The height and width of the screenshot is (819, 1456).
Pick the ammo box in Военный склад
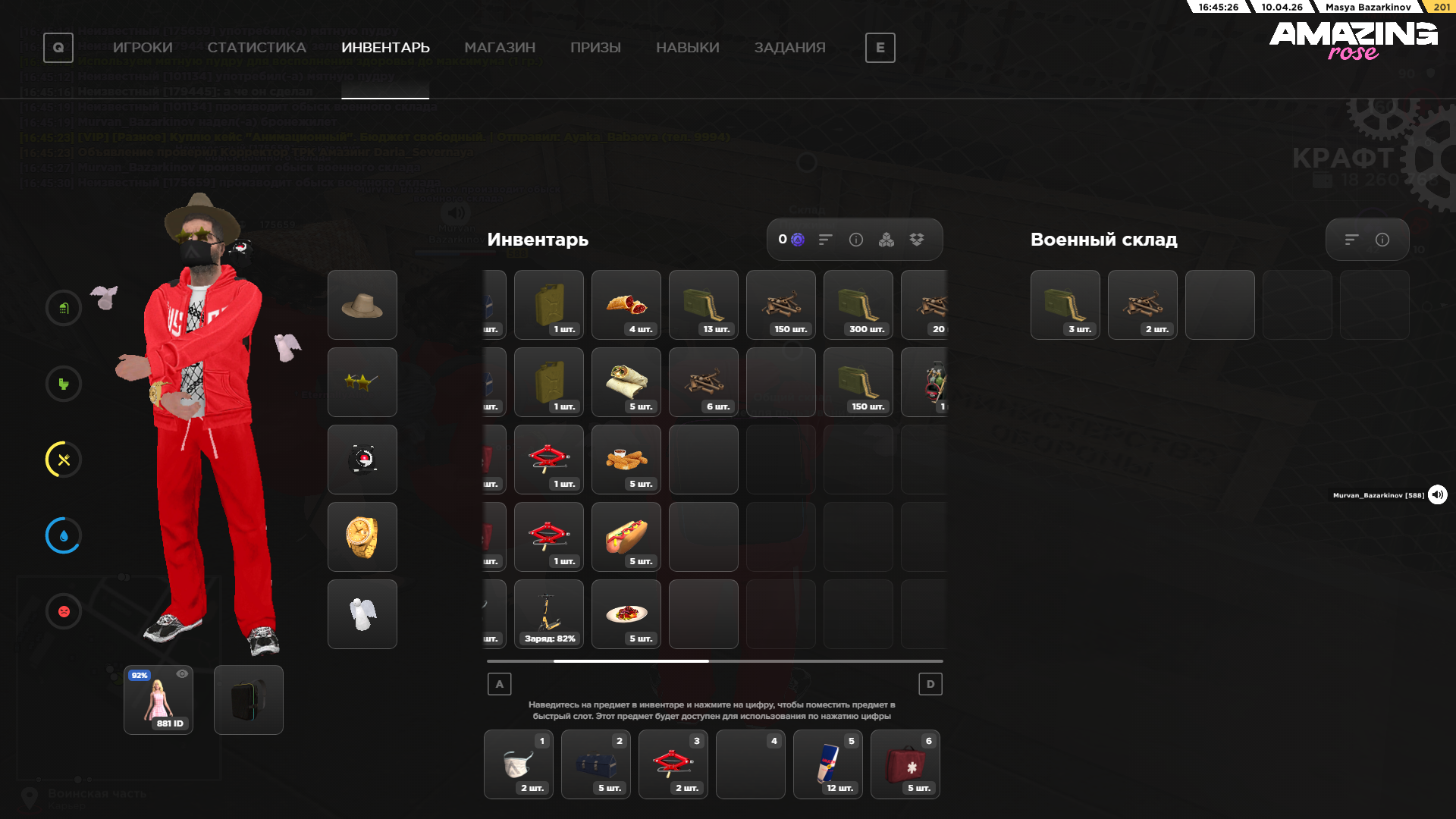[1065, 305]
